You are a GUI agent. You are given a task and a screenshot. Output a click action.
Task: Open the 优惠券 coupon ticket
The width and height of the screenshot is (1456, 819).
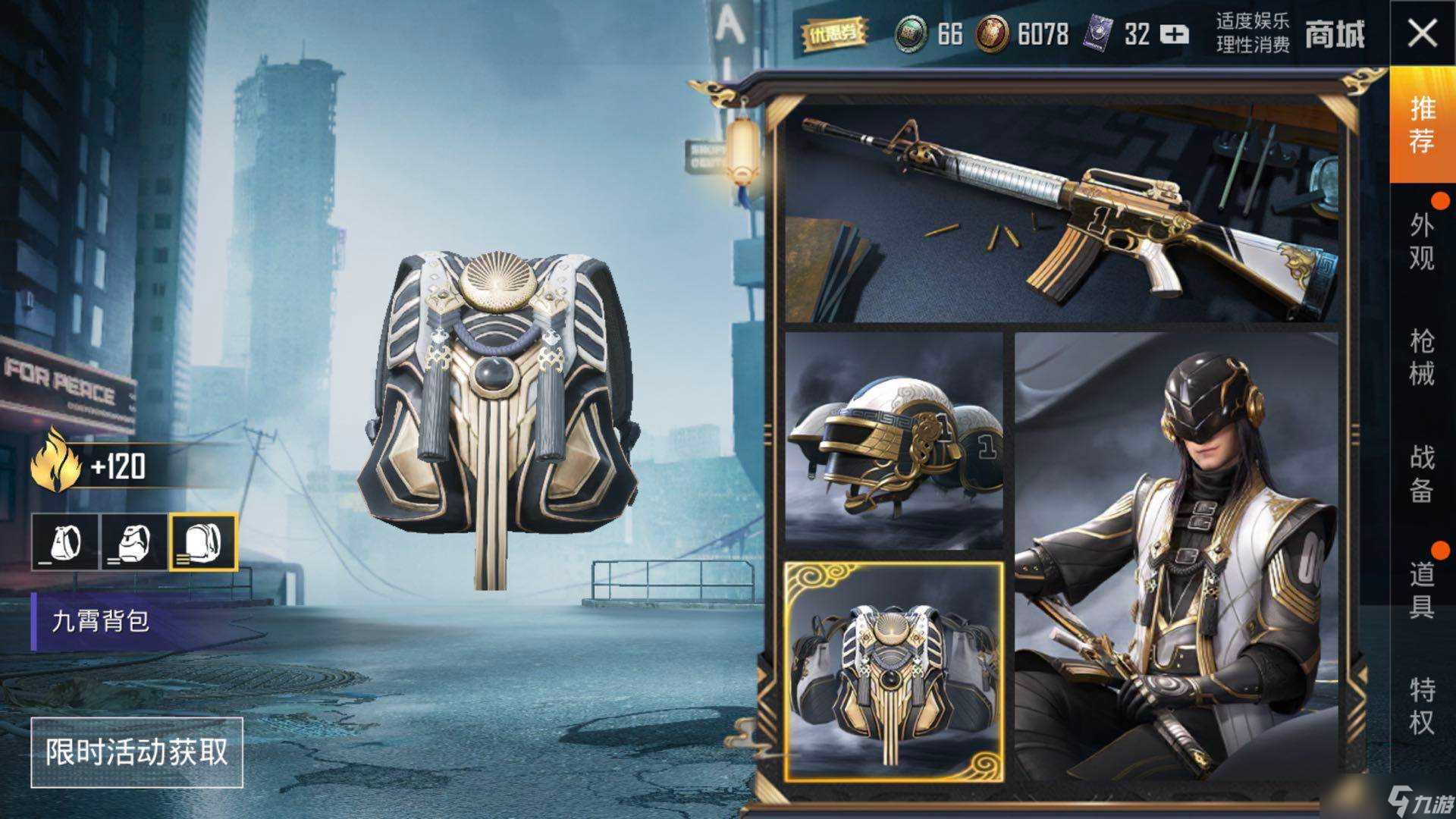click(x=834, y=35)
